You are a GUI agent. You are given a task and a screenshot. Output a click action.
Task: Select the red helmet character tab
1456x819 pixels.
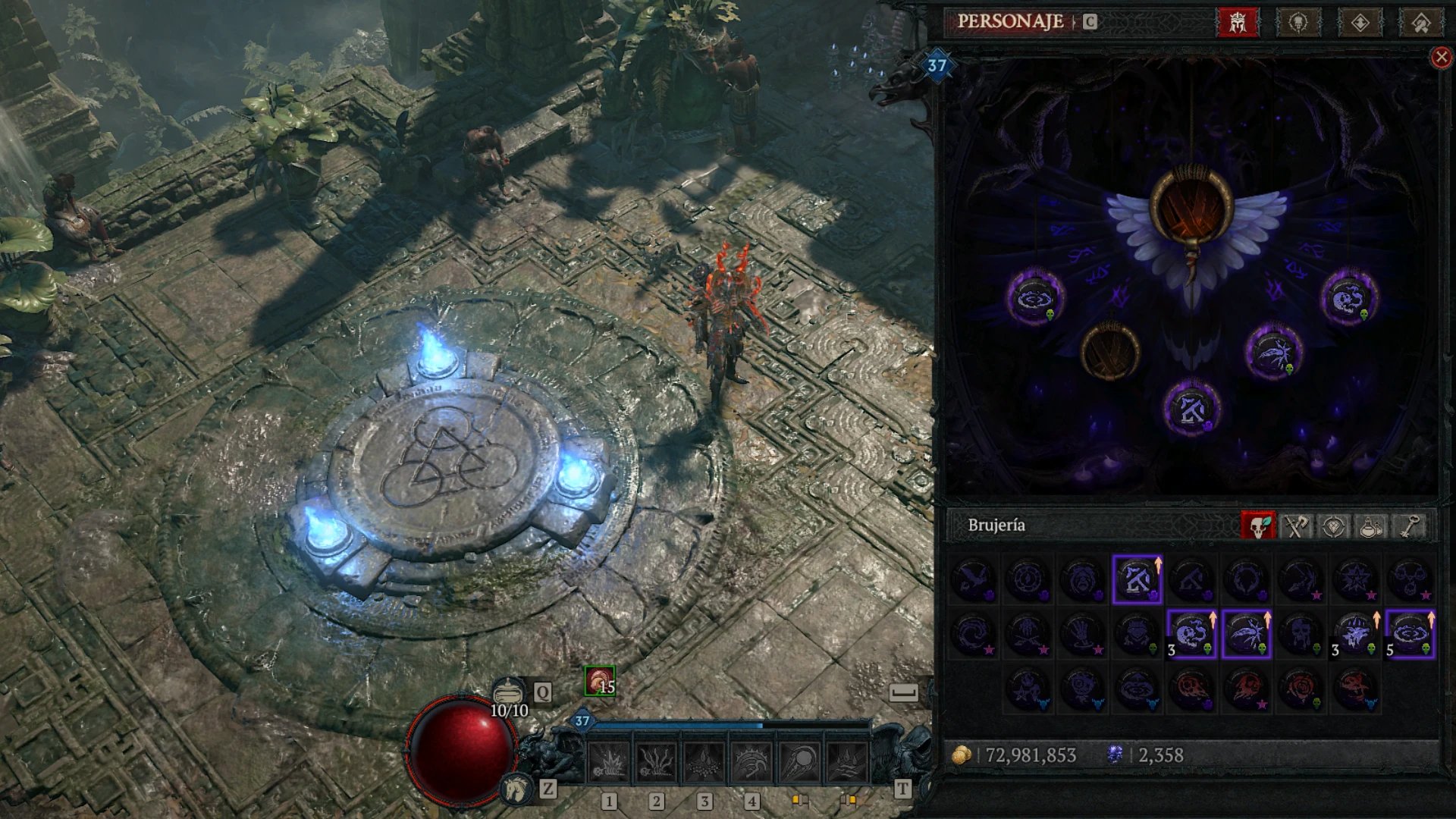coord(1238,22)
